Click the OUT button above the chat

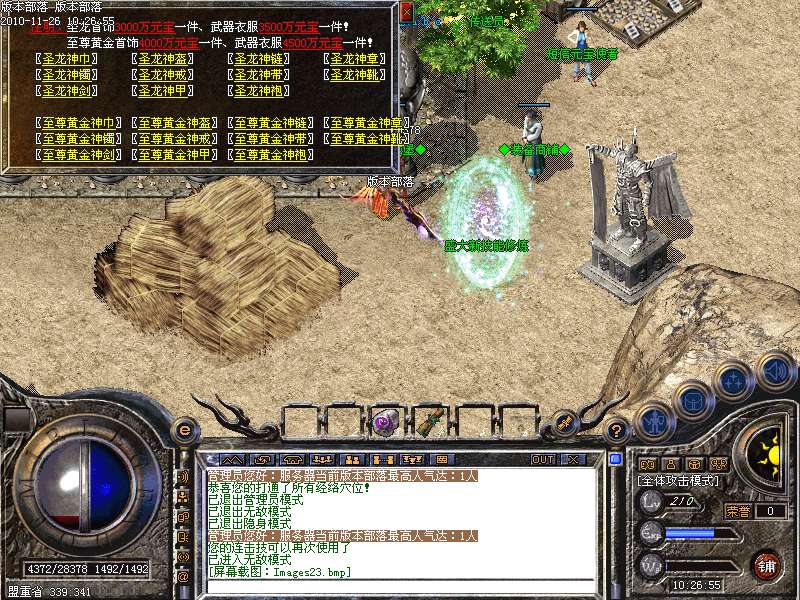[x=543, y=459]
